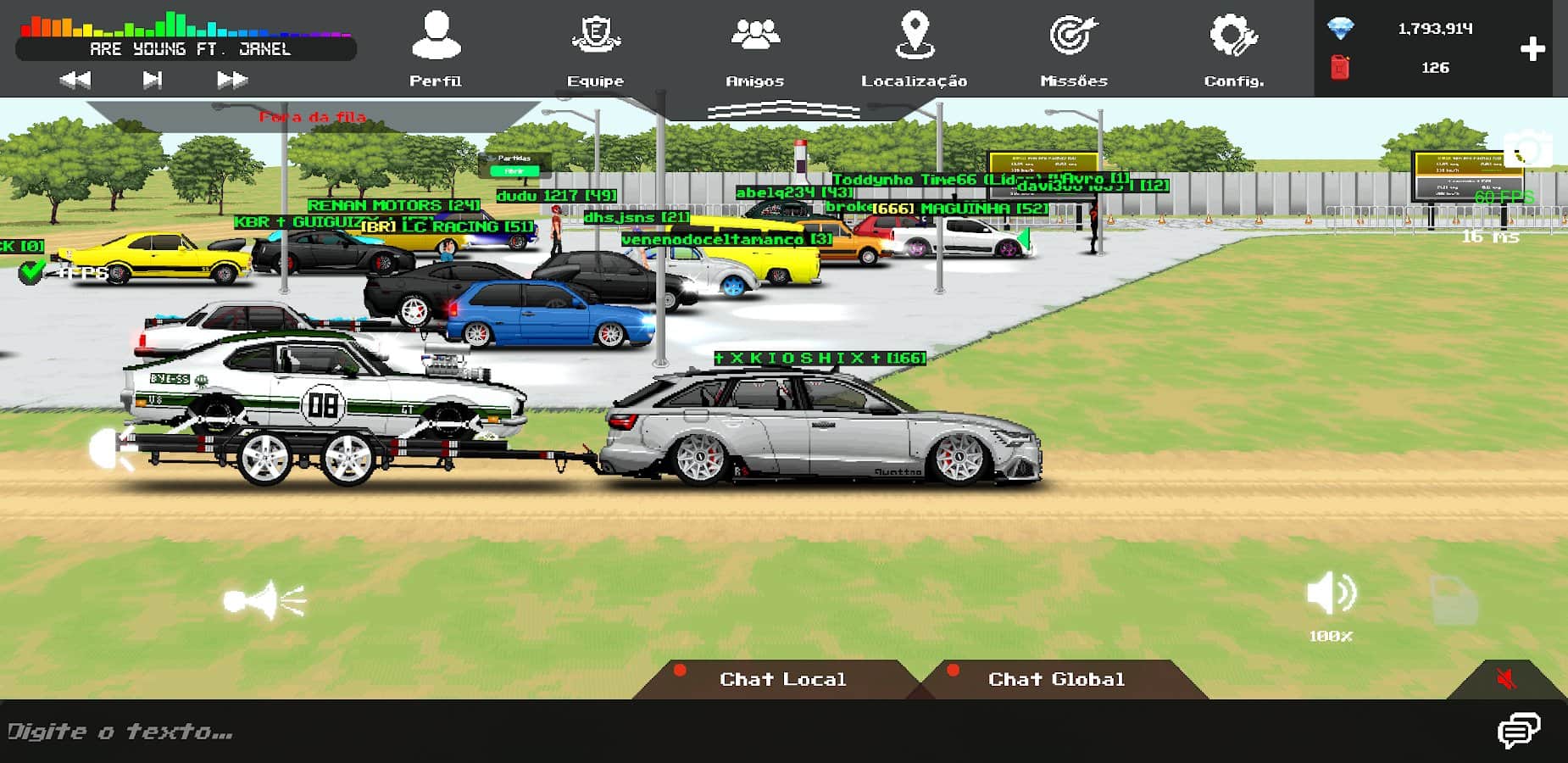Switch to the Chat Local tab

tap(781, 679)
